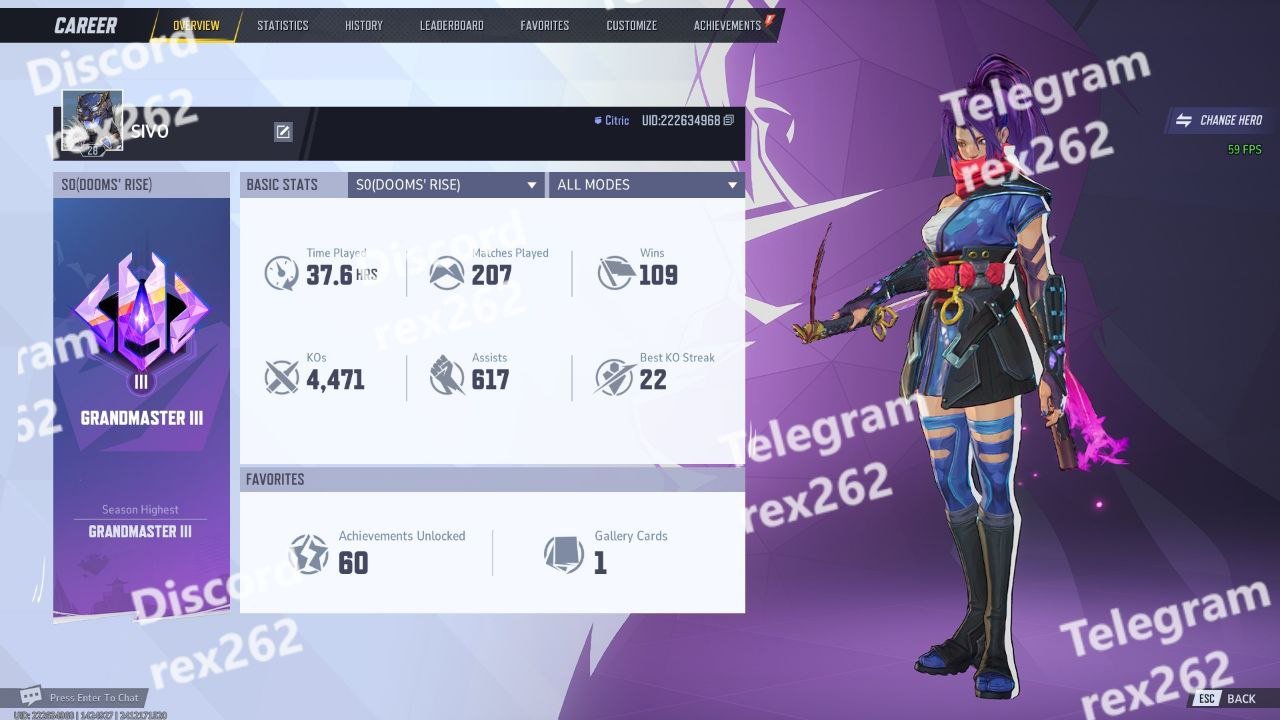Show the Leaderboard tab
This screenshot has width=1280, height=720.
pos(451,25)
